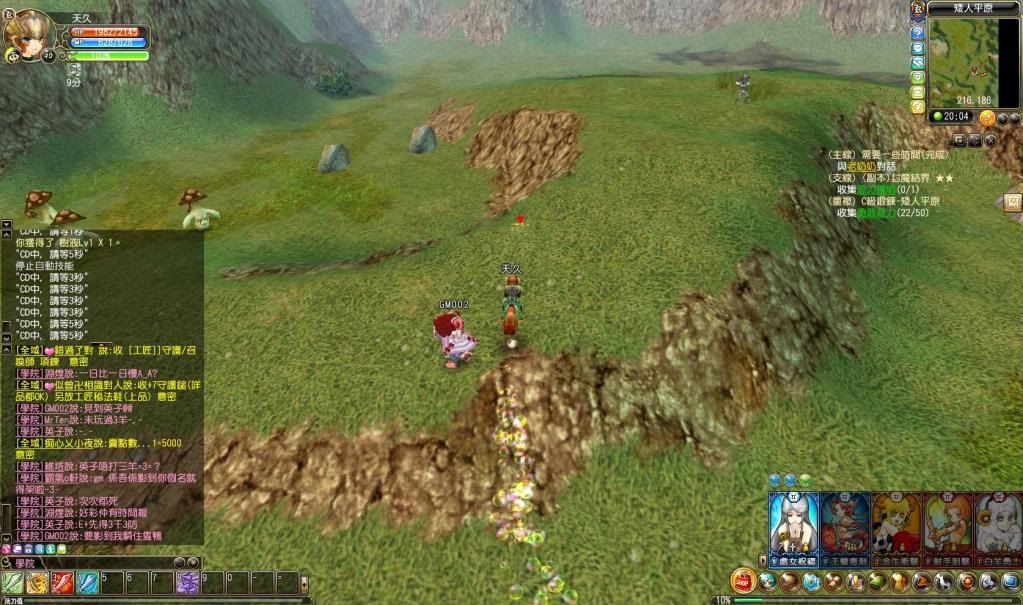Select the 處女祝禱 zodiac card
The height and width of the screenshot is (605, 1023).
(x=793, y=521)
